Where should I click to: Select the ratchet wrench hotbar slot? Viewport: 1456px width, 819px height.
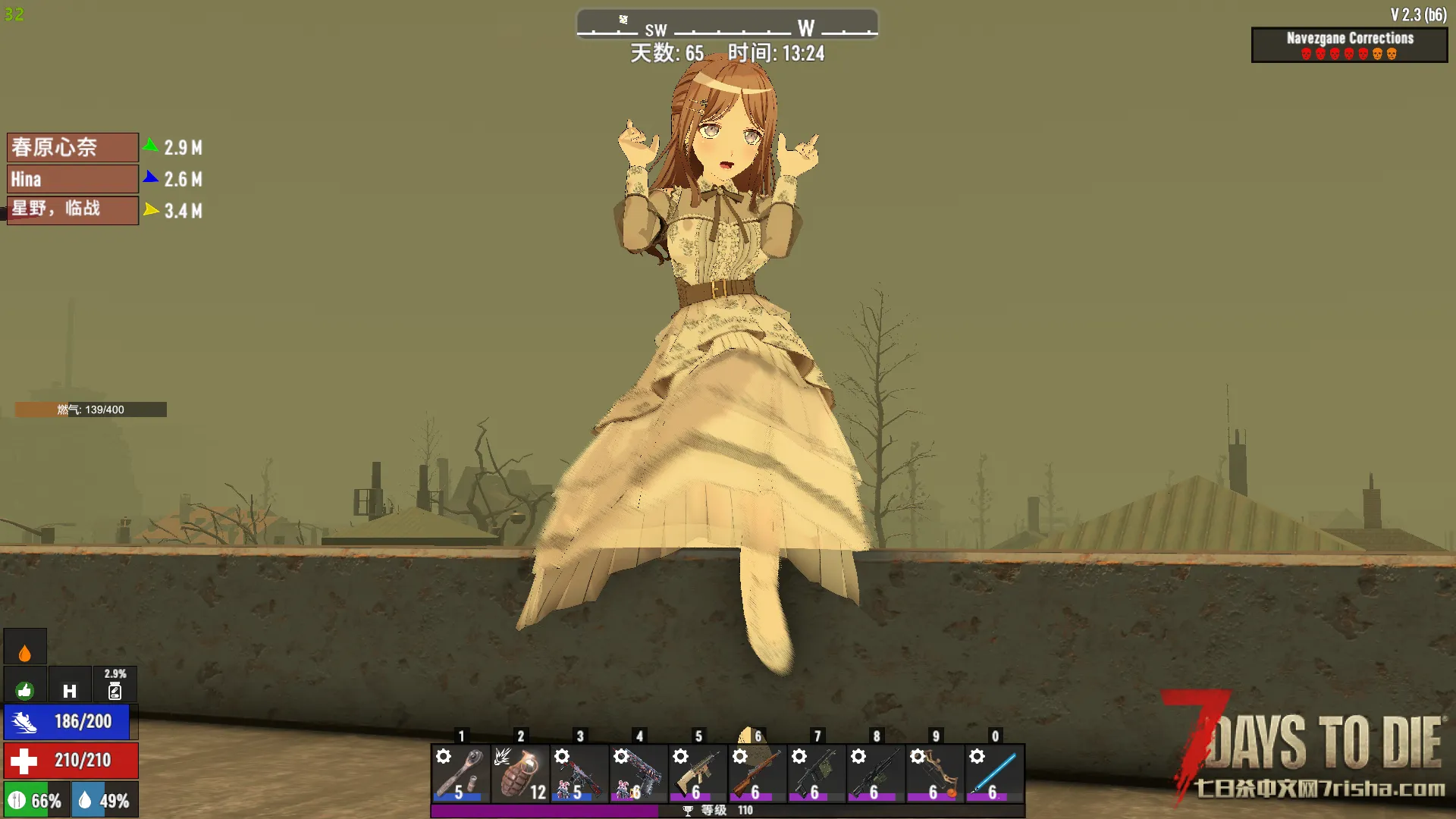pos(460,773)
